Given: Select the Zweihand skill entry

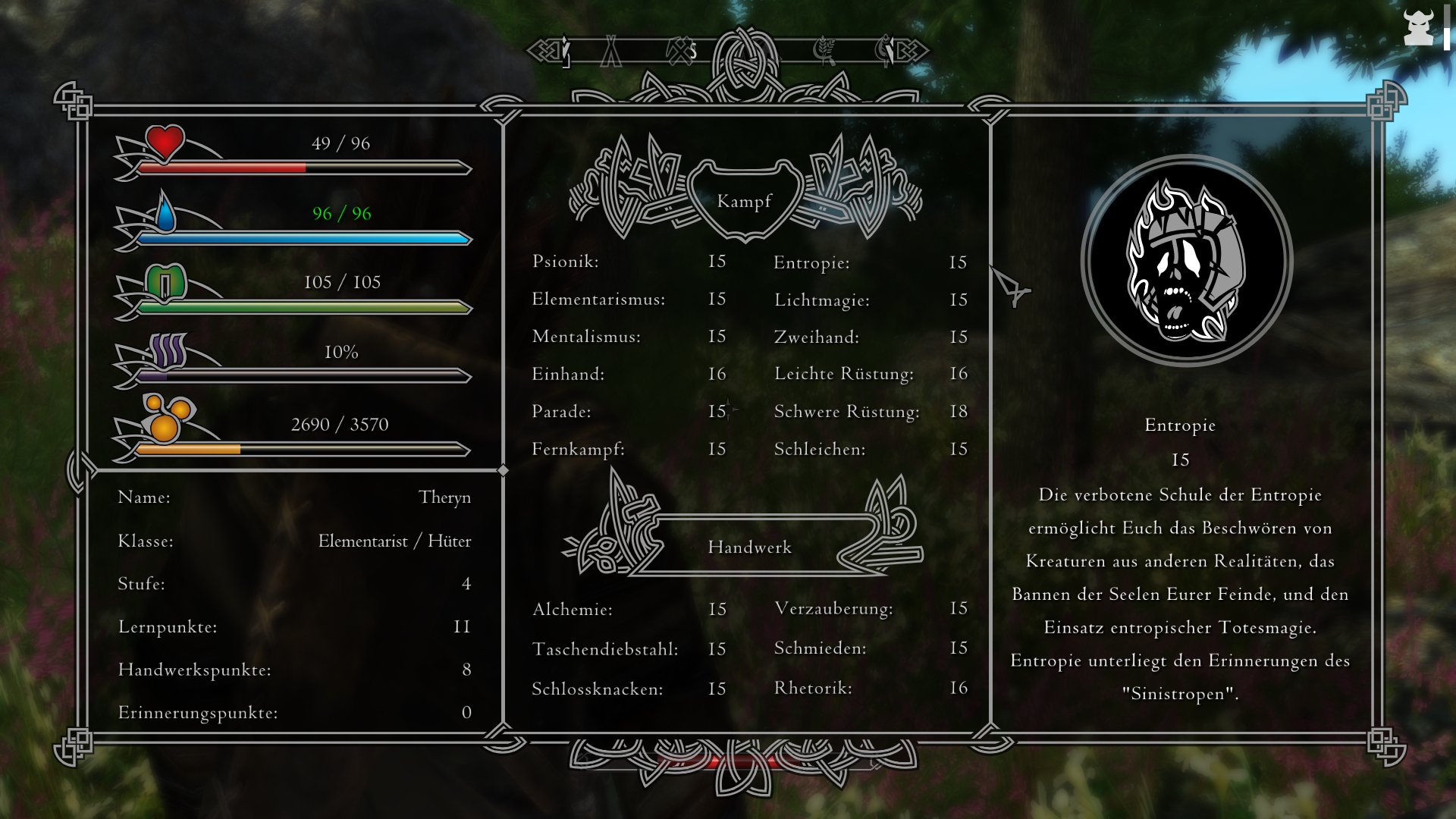Looking at the screenshot, I should [817, 337].
